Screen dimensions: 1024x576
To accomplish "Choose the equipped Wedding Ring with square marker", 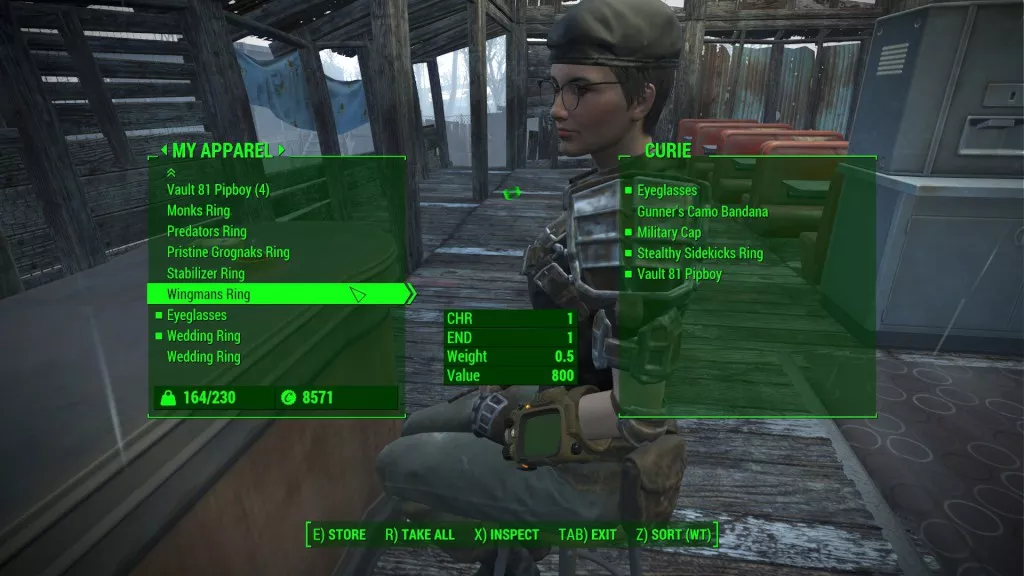I will point(203,336).
